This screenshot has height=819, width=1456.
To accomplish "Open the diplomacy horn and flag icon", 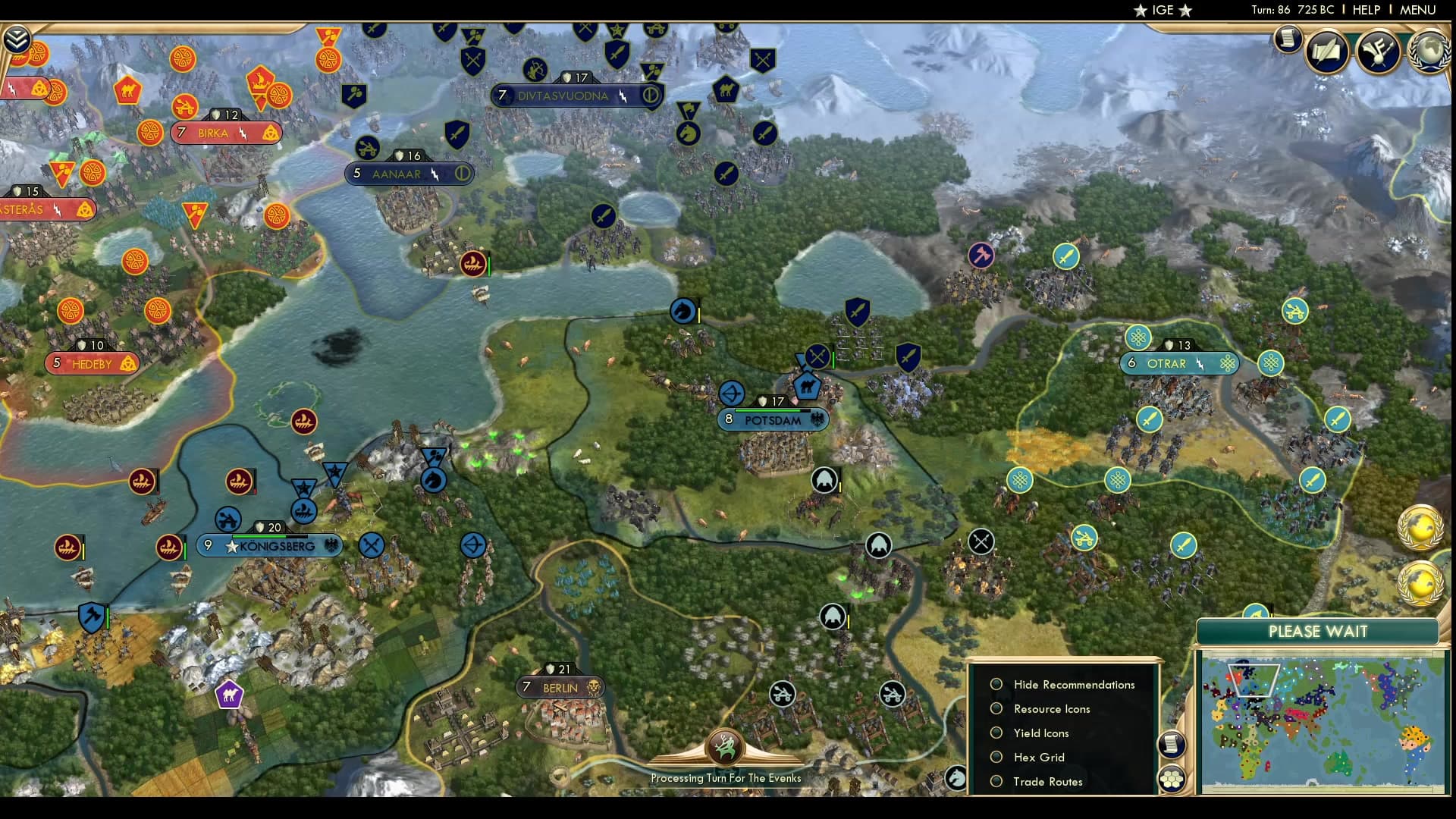I will click(x=1378, y=52).
